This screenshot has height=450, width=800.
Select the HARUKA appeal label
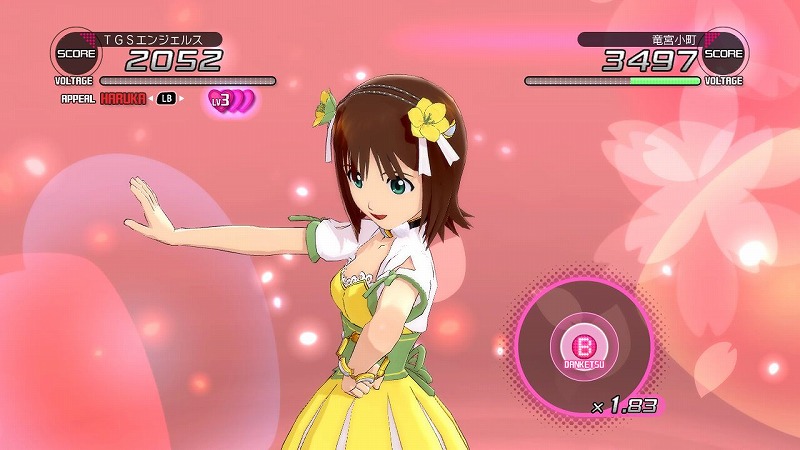(122, 99)
